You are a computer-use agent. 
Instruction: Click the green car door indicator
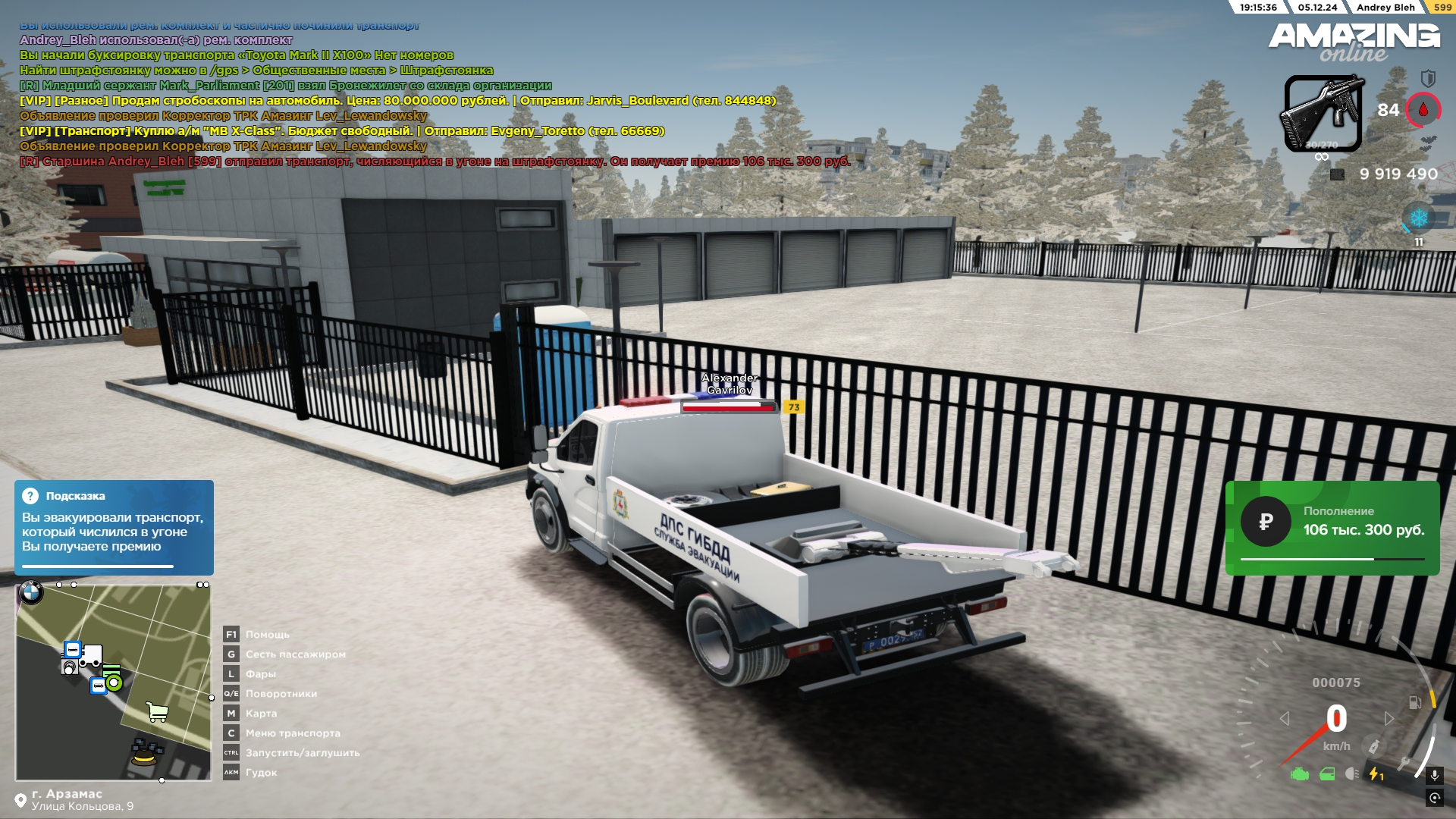(1327, 774)
